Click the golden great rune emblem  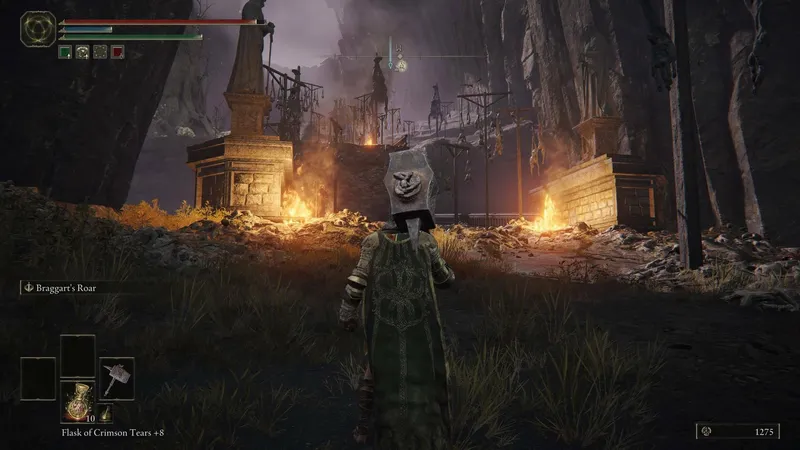point(38,27)
